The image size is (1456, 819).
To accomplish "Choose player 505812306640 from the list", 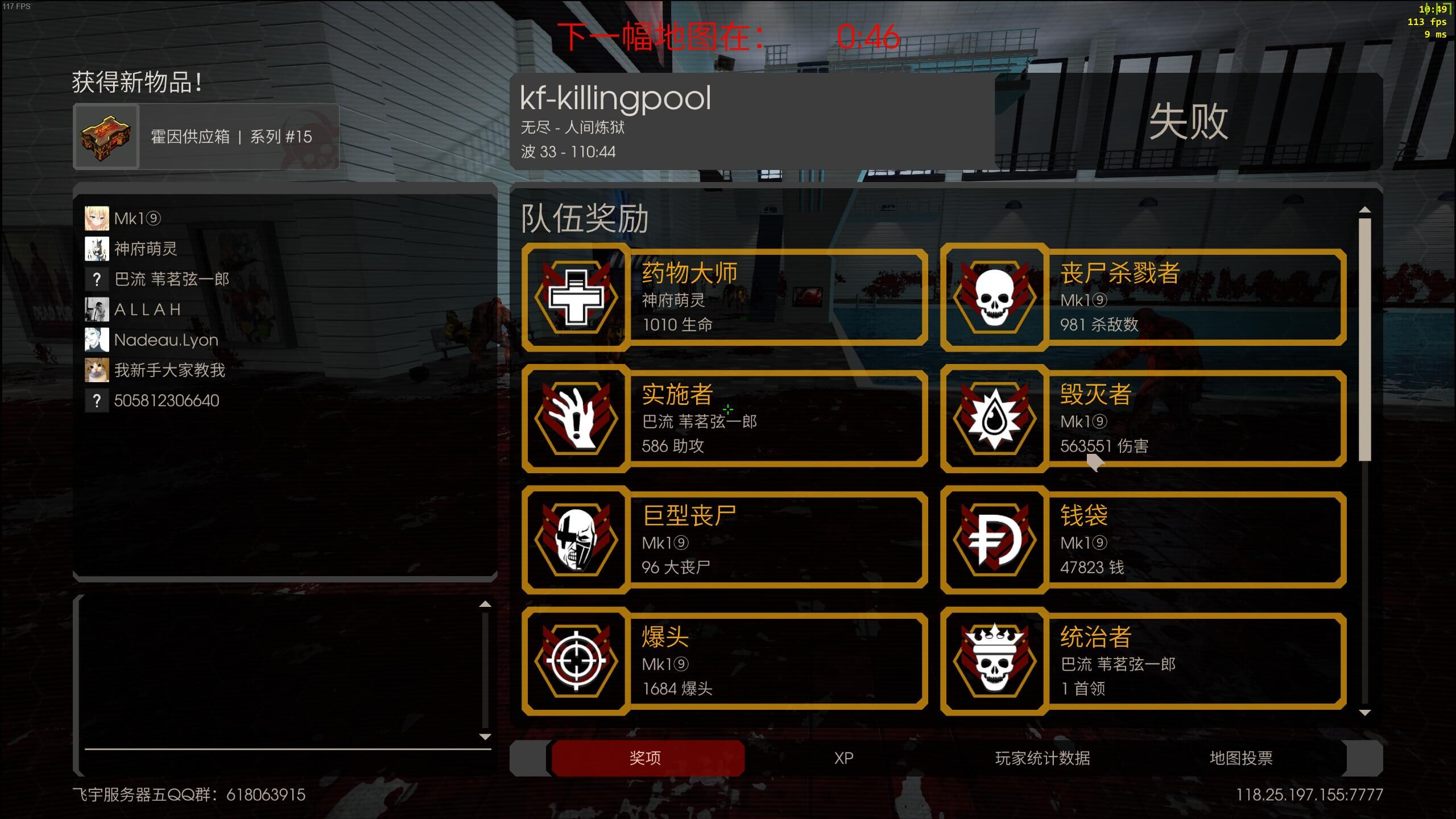I will coord(166,400).
